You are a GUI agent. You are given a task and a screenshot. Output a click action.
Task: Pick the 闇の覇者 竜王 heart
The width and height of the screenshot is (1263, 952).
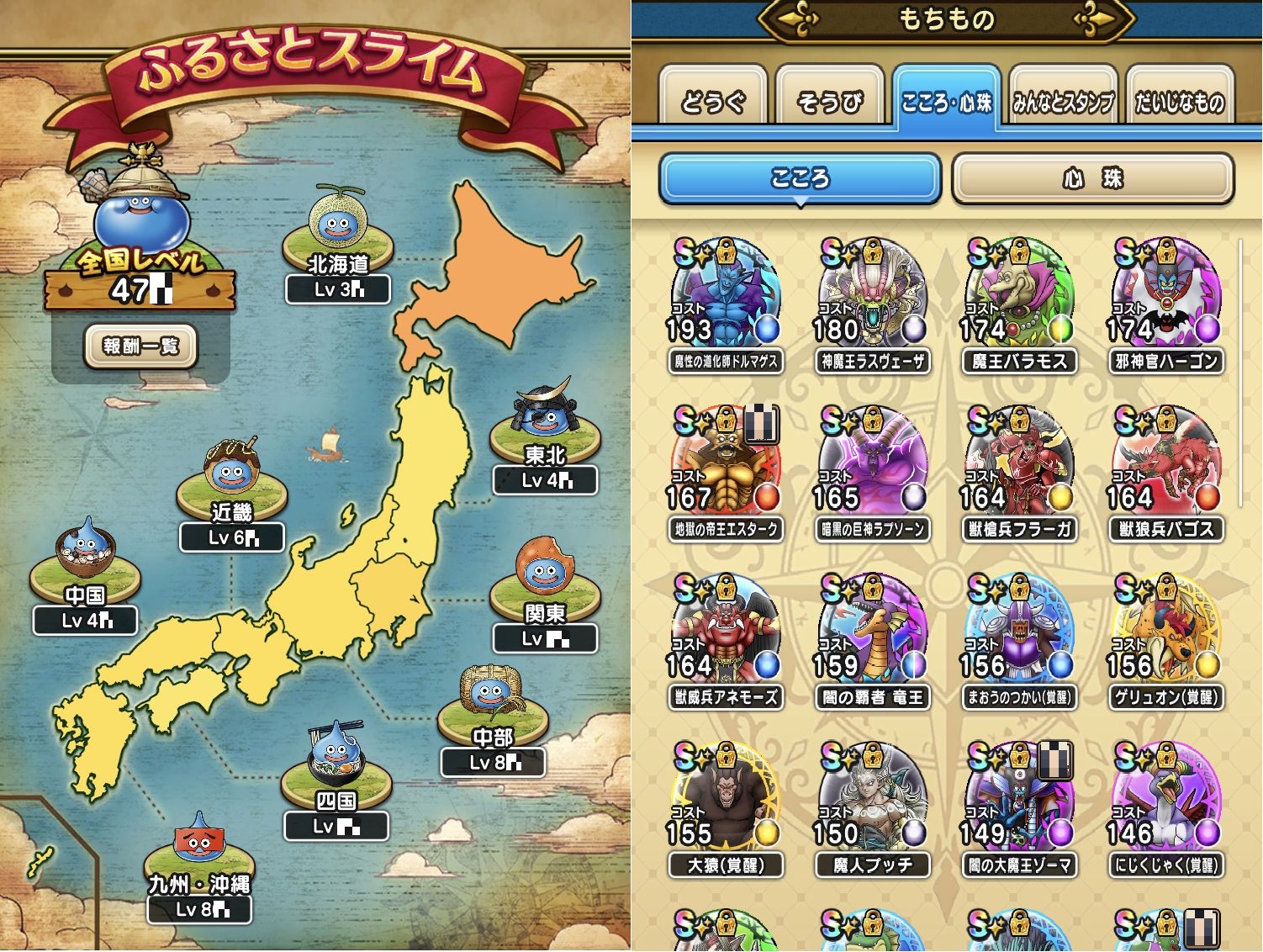(872, 641)
